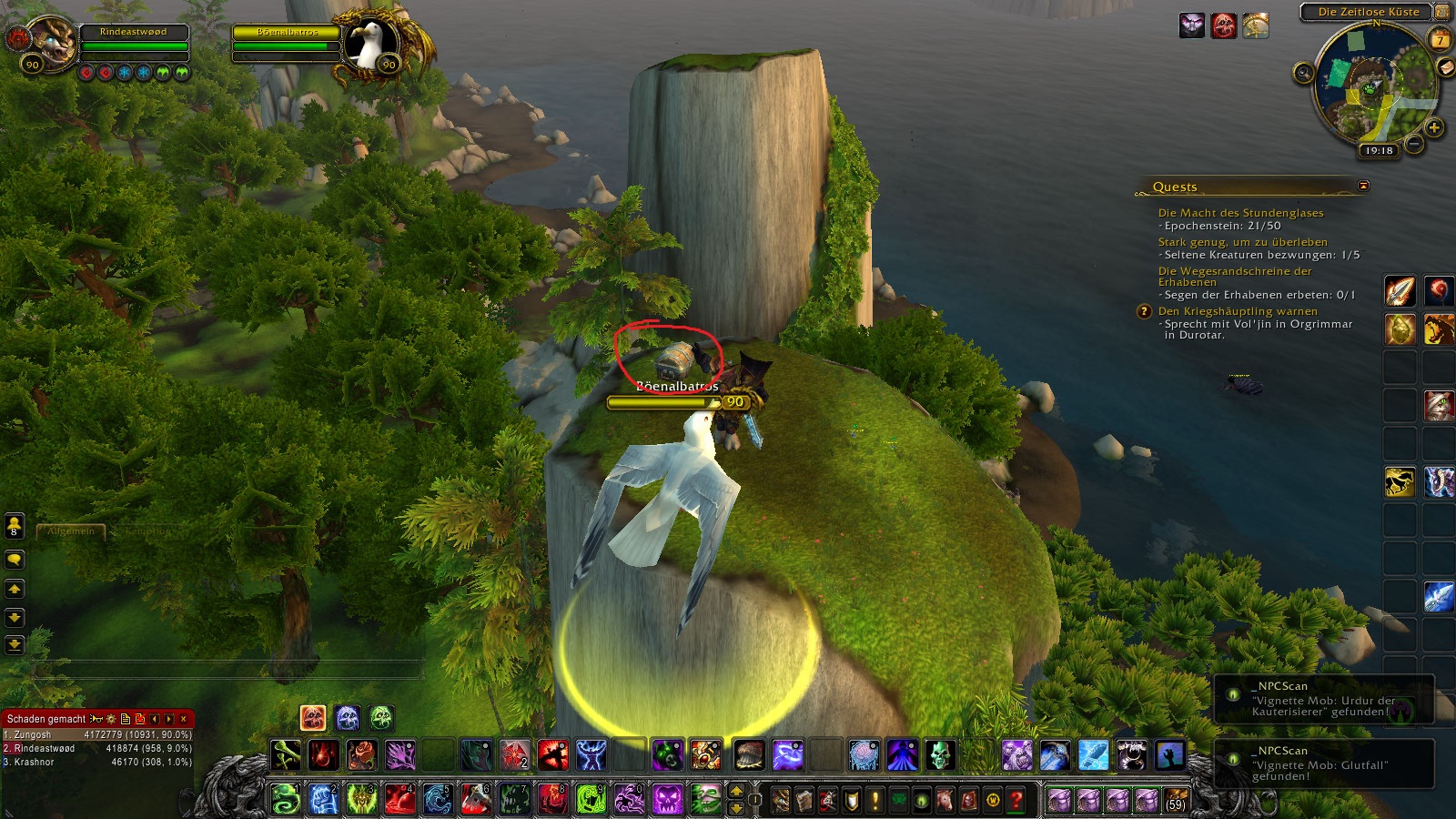
Task: Activate the purple skull ability on action bar
Action: tap(667, 800)
